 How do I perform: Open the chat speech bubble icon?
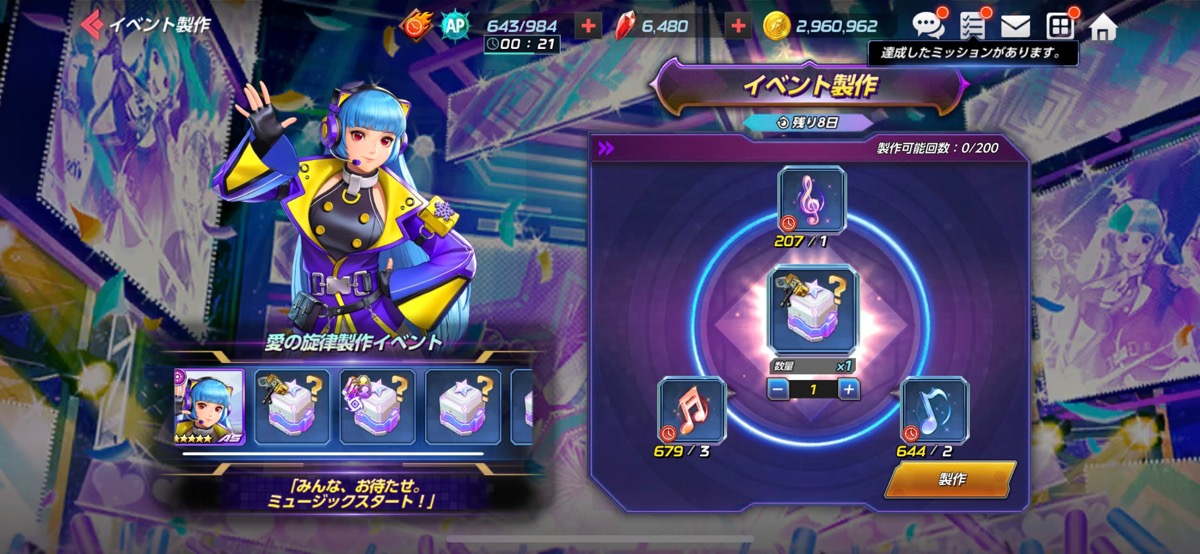[x=927, y=26]
